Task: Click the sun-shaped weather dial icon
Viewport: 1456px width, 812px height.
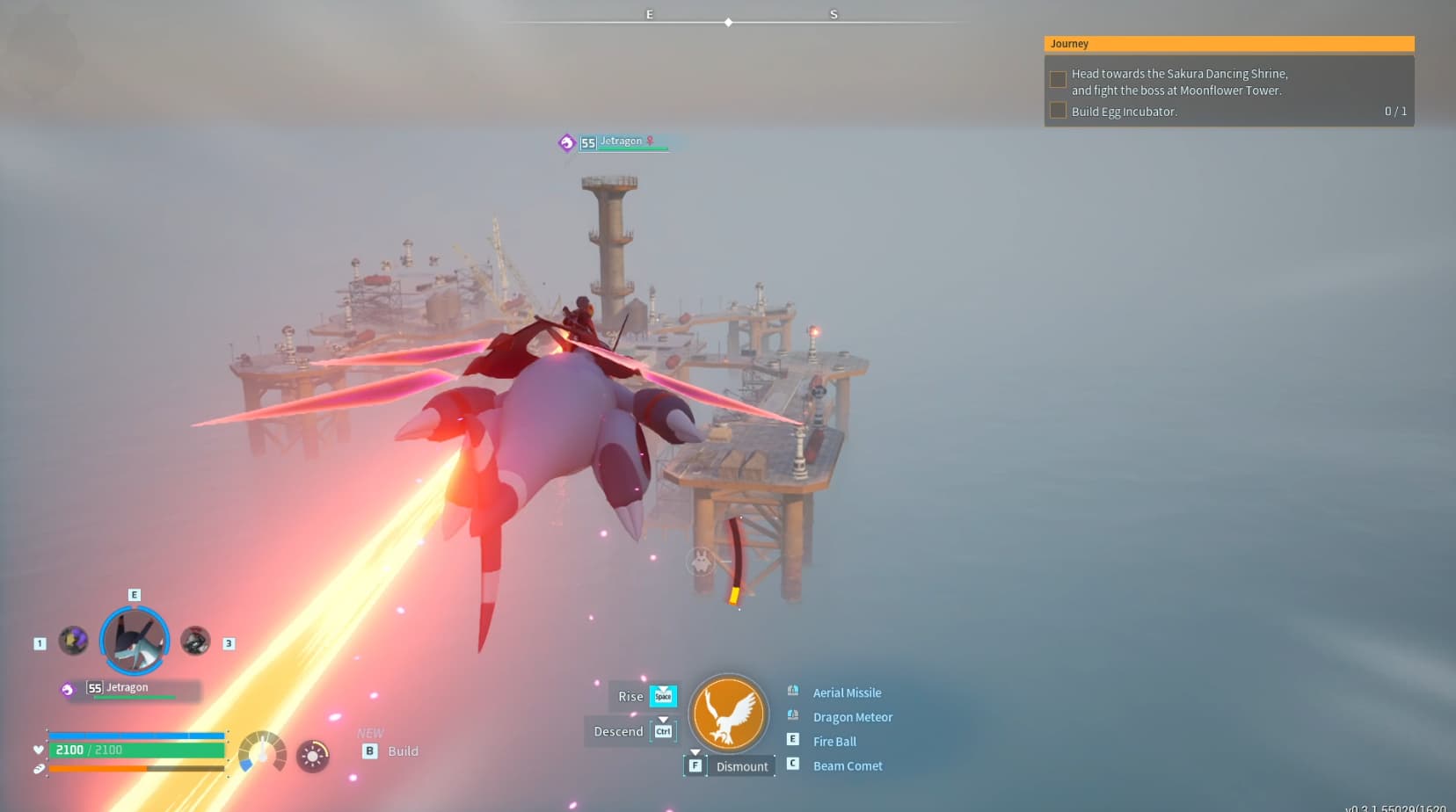Action: (313, 755)
